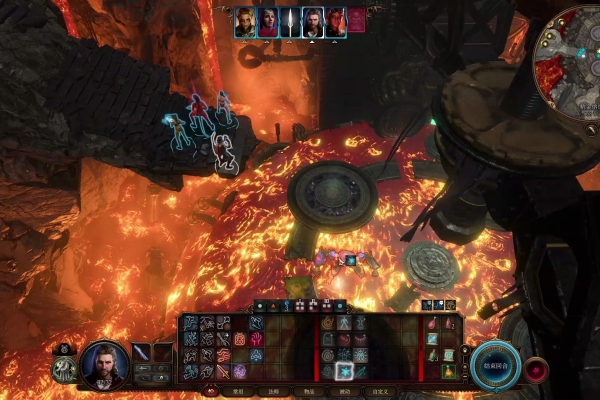Activate the highlighted ice-blue snowflake spell

343,371
